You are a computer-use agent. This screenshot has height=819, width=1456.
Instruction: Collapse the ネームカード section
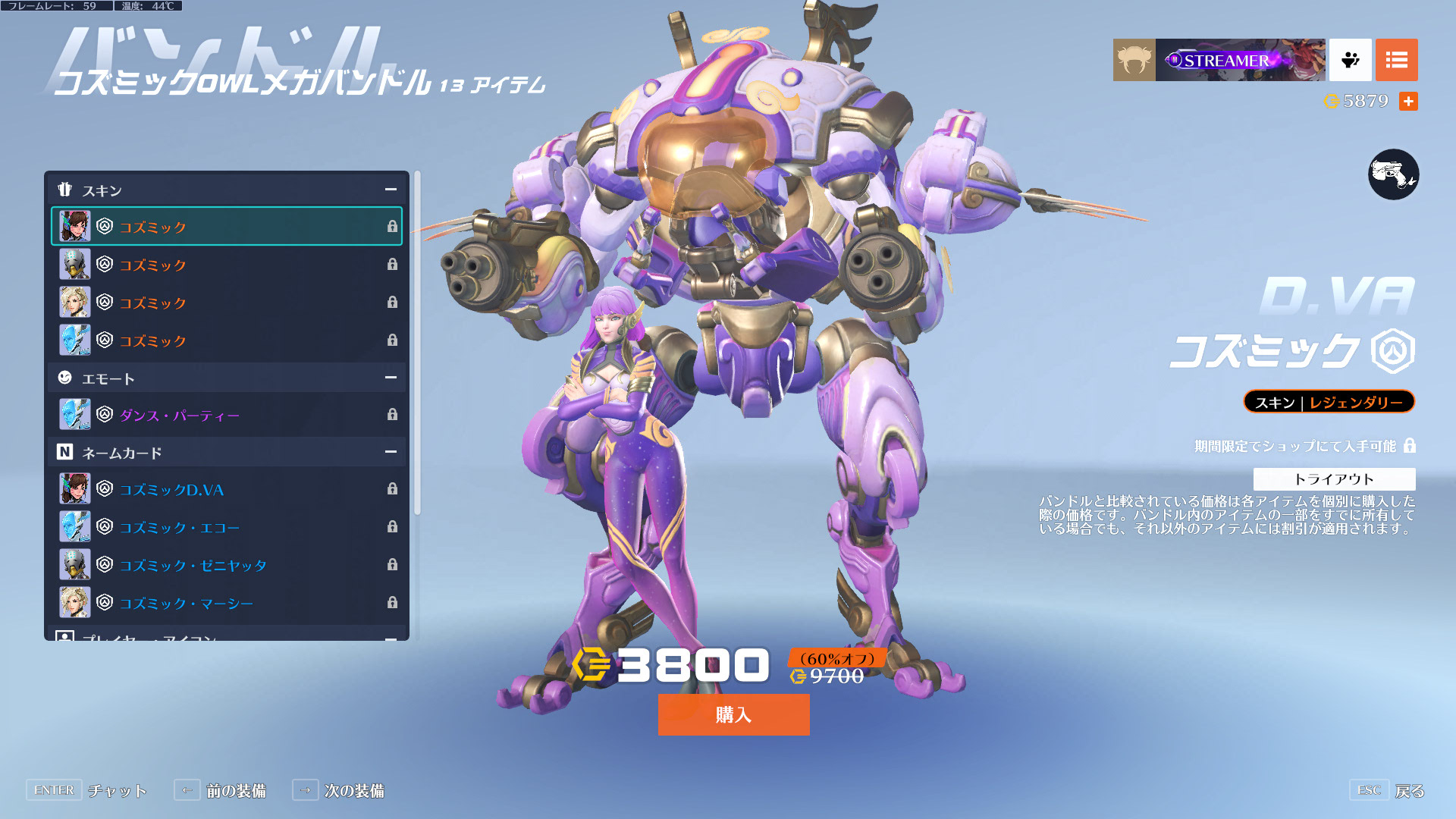click(x=391, y=452)
